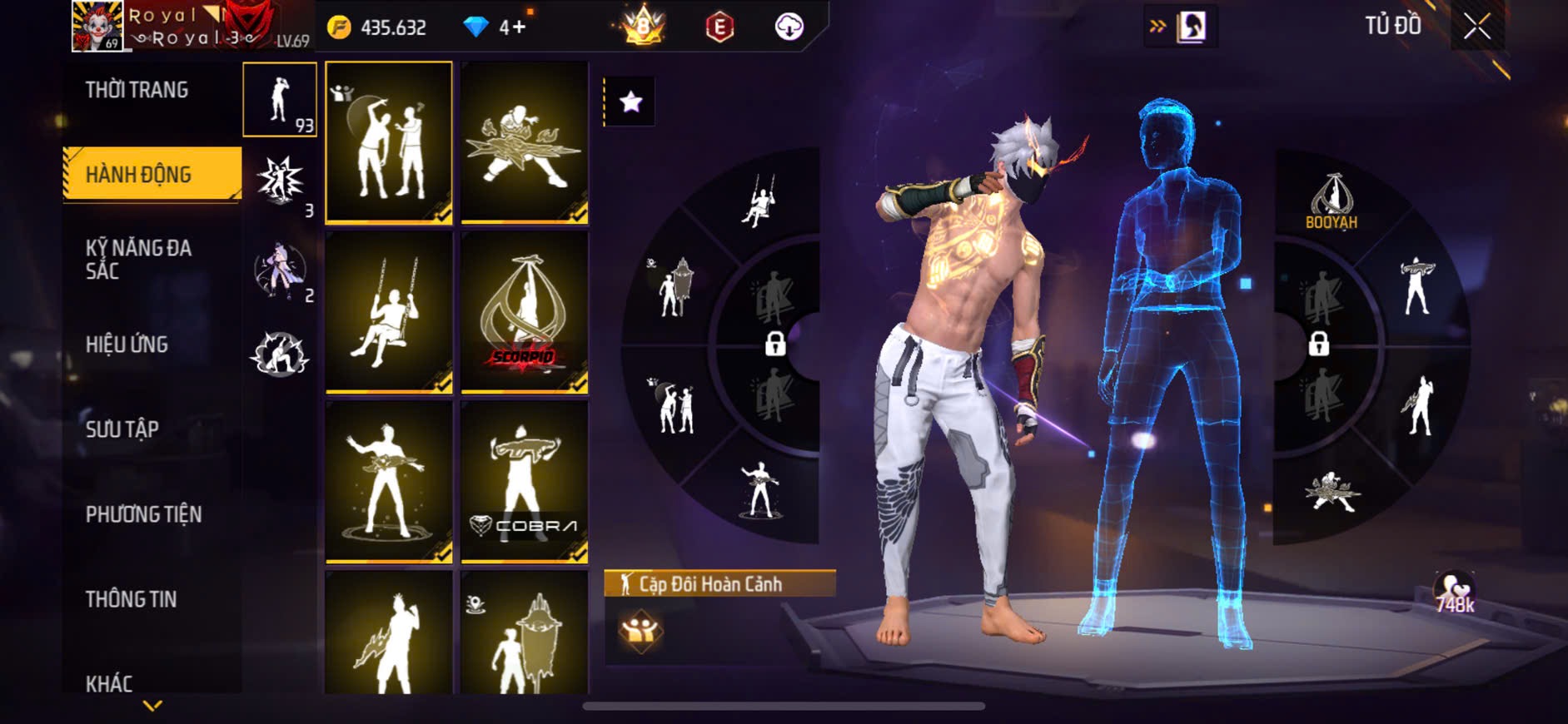Add diamonds via the diamond counter
This screenshot has width=1568, height=724.
(496, 27)
